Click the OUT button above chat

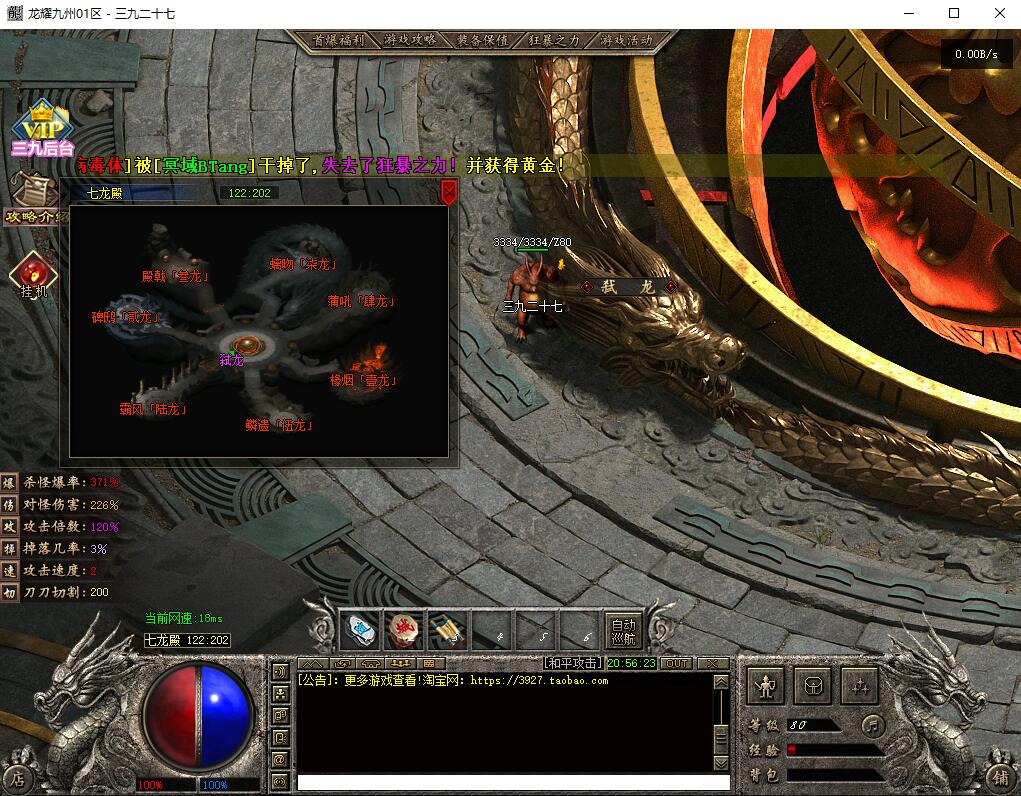(x=677, y=663)
